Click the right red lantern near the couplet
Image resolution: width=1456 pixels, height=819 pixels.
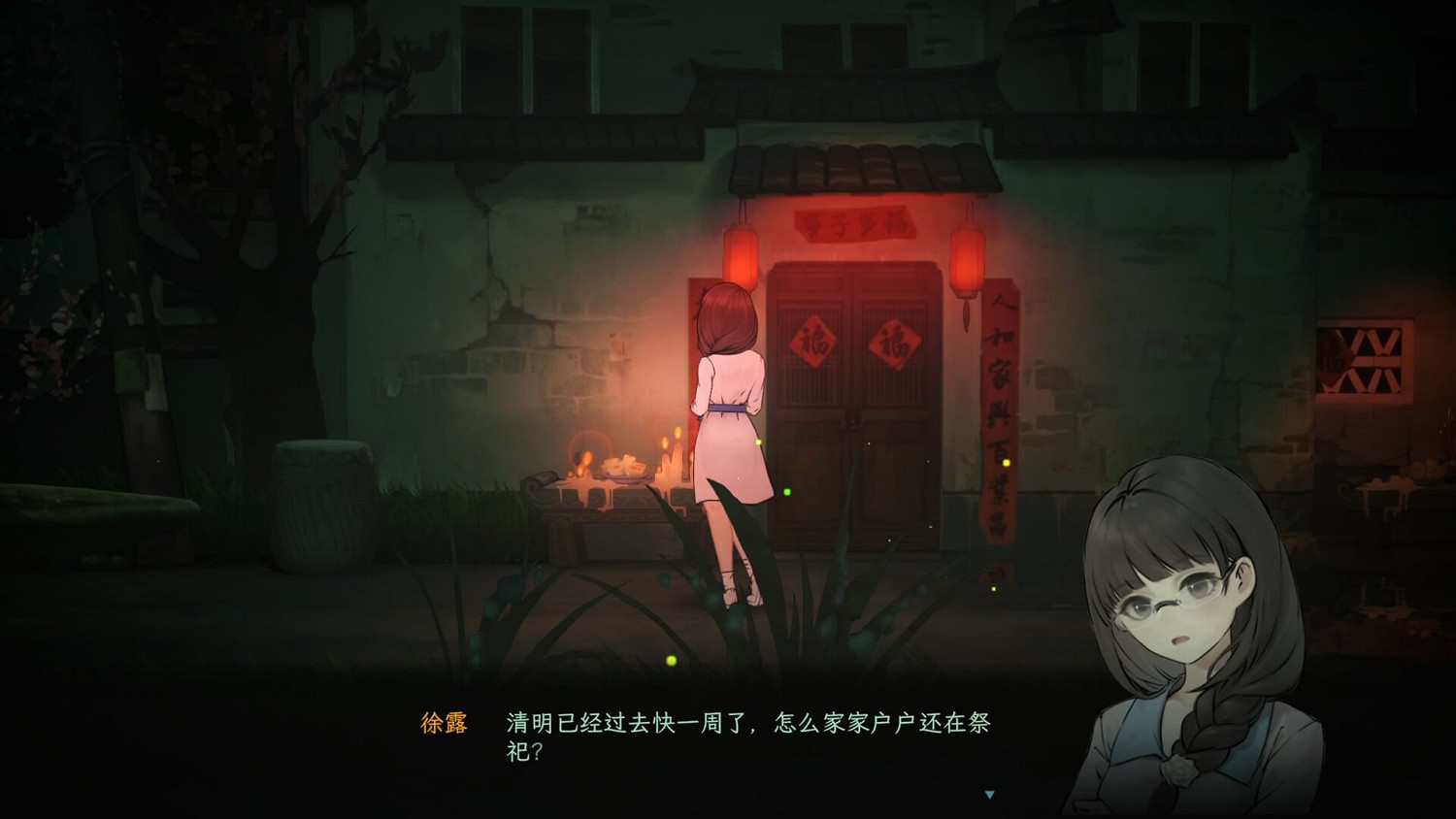point(967,254)
